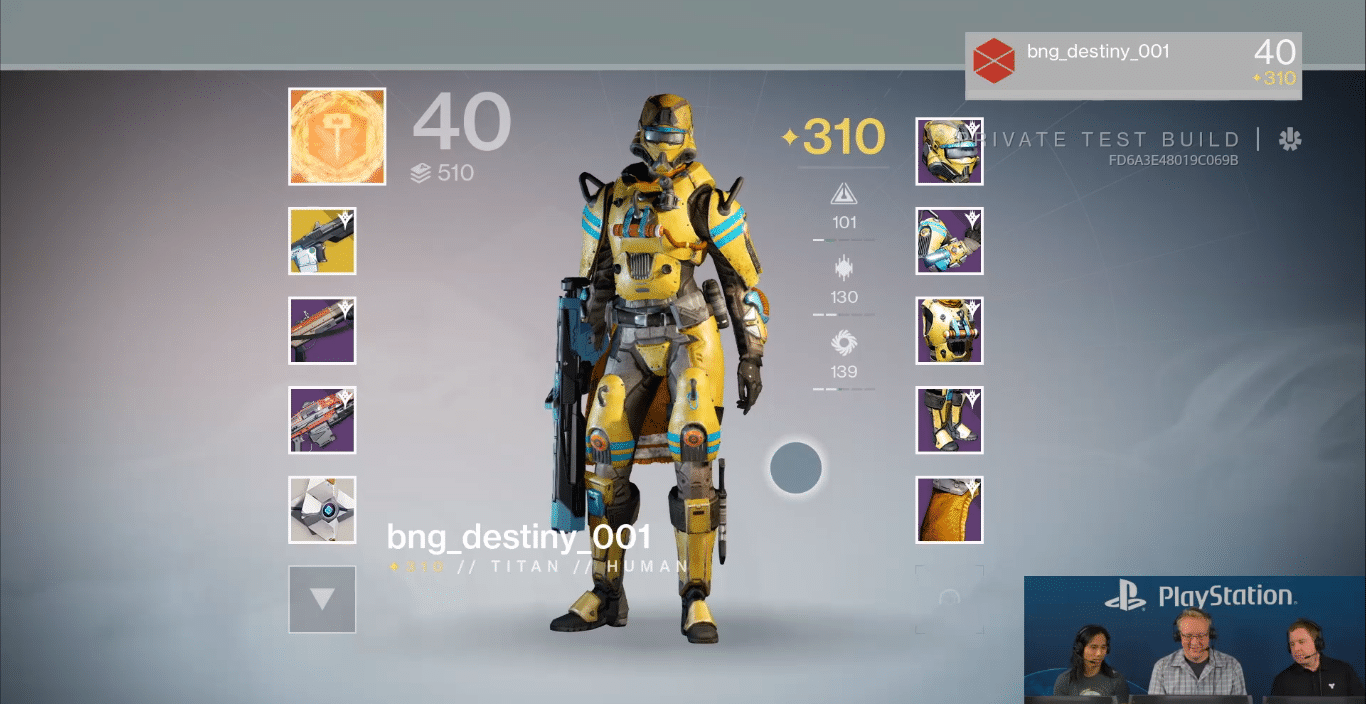1366x704 pixels.
Task: Select the leg armor slot
Action: [x=949, y=420]
